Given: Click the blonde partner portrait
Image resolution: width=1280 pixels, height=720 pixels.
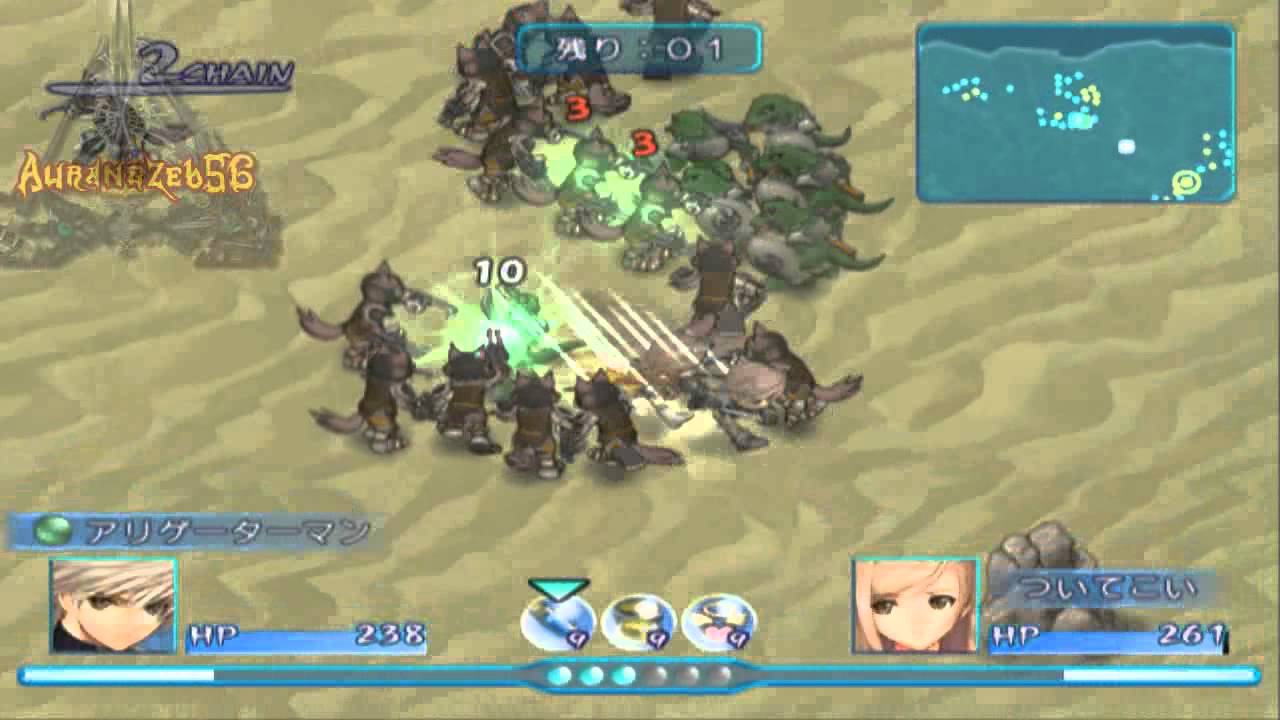Looking at the screenshot, I should click(x=914, y=606).
